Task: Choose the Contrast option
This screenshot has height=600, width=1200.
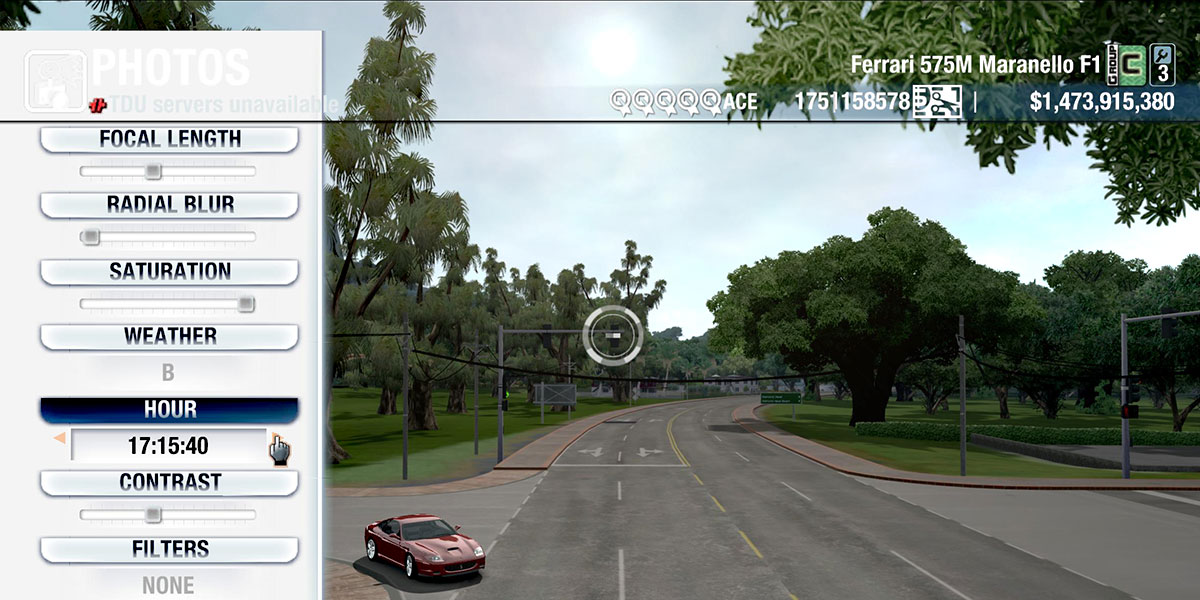Action: (x=169, y=482)
